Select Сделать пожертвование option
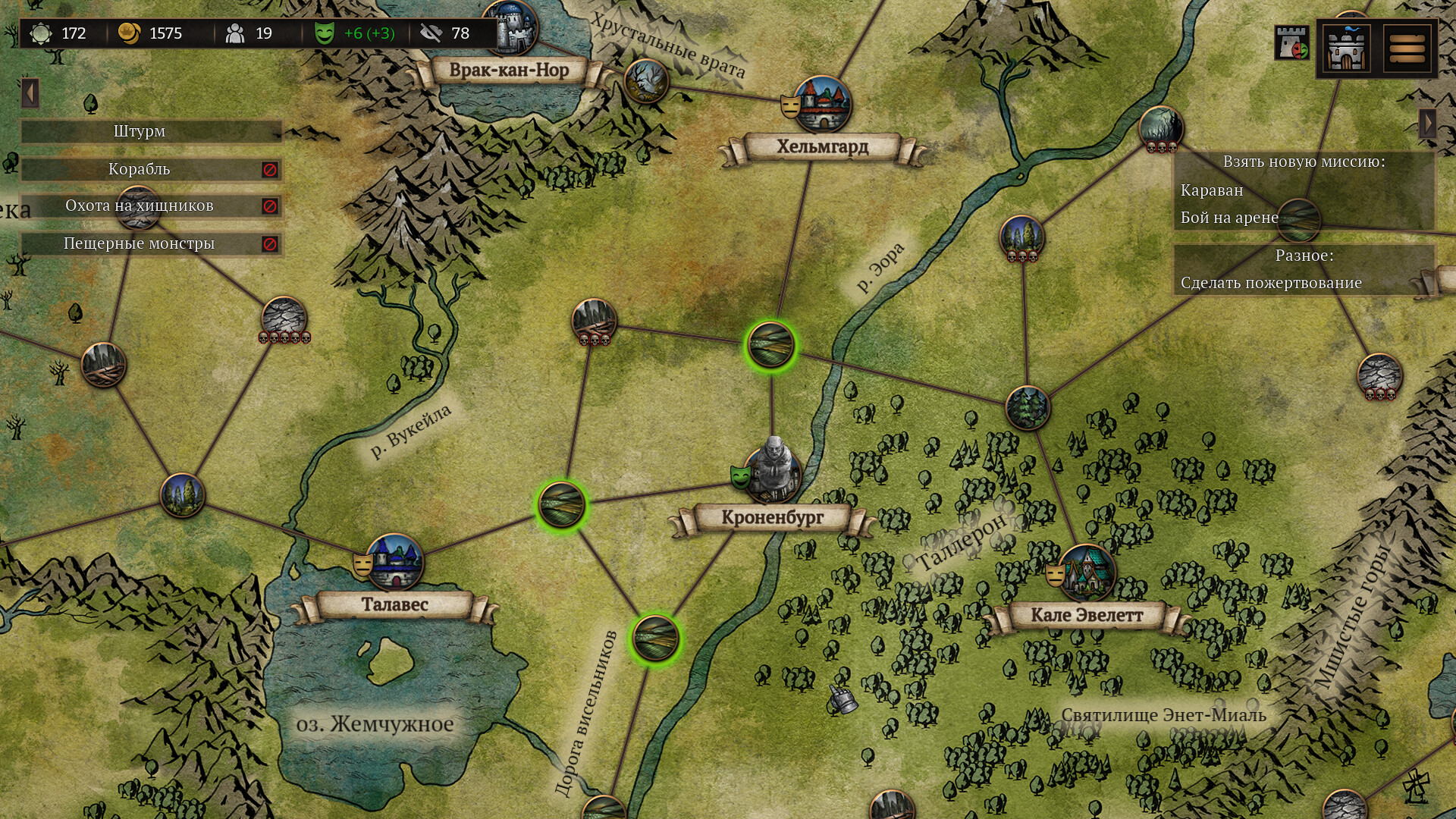 coord(1271,283)
